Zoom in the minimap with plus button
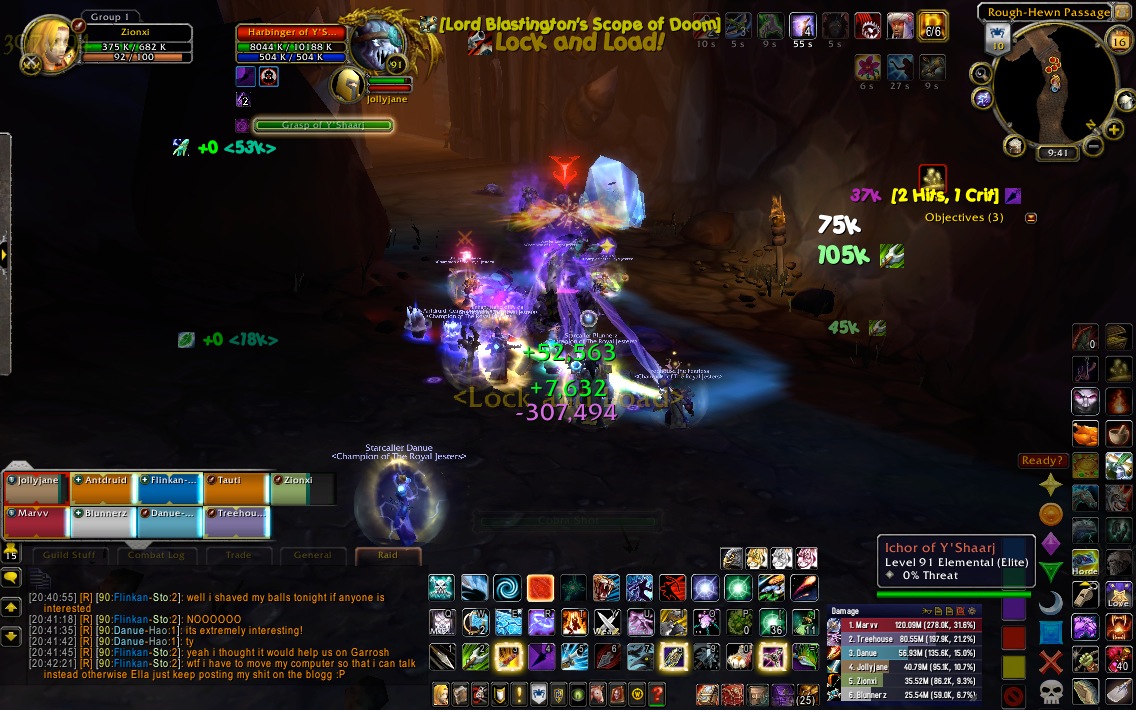The width and height of the screenshot is (1136, 710). pyautogui.click(x=1114, y=128)
